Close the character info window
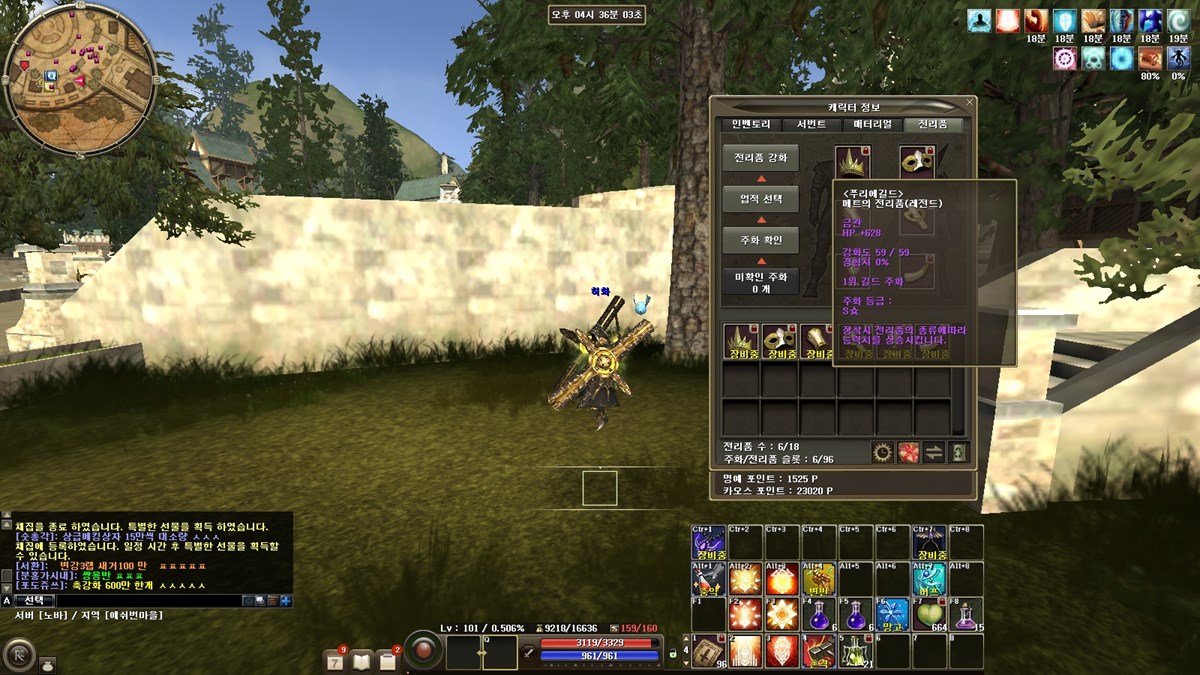The image size is (1200, 675). 969,102
